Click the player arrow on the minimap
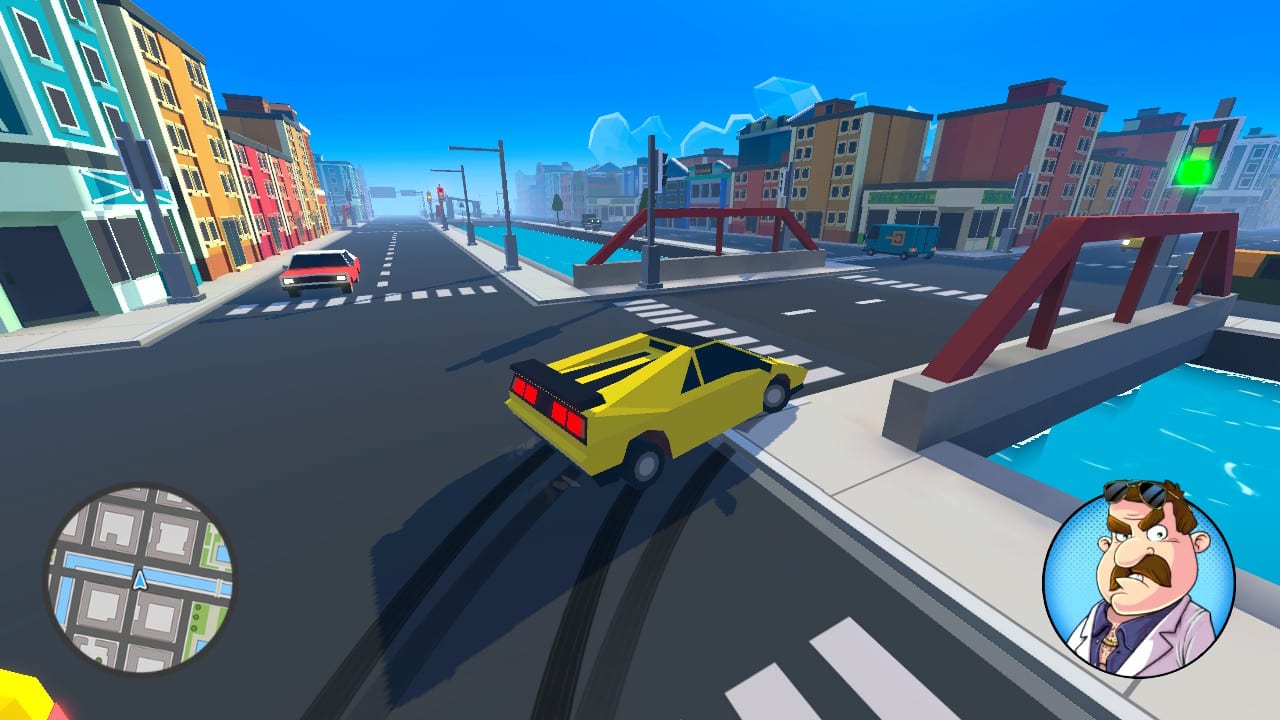The width and height of the screenshot is (1280, 720). [139, 581]
